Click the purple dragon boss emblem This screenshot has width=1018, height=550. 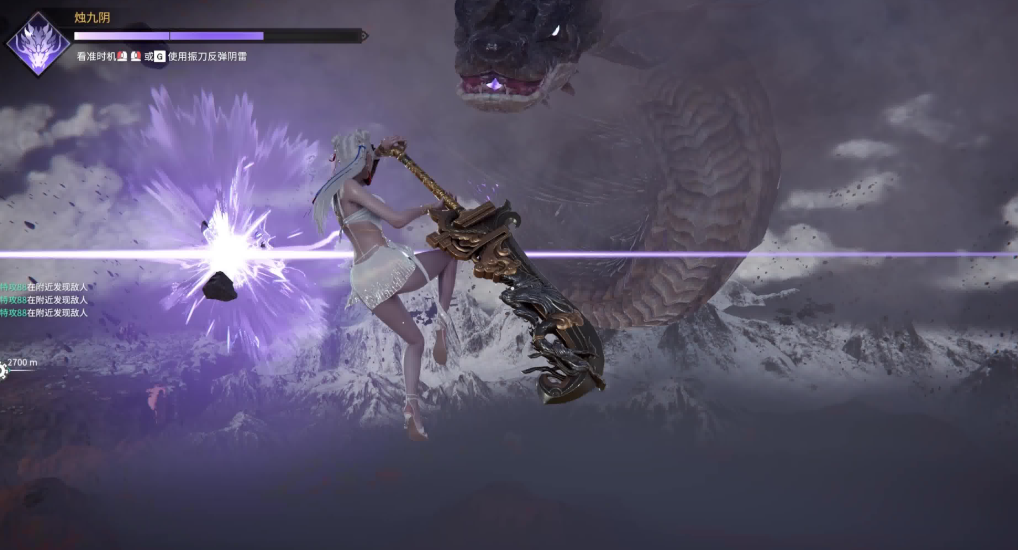click(37, 44)
